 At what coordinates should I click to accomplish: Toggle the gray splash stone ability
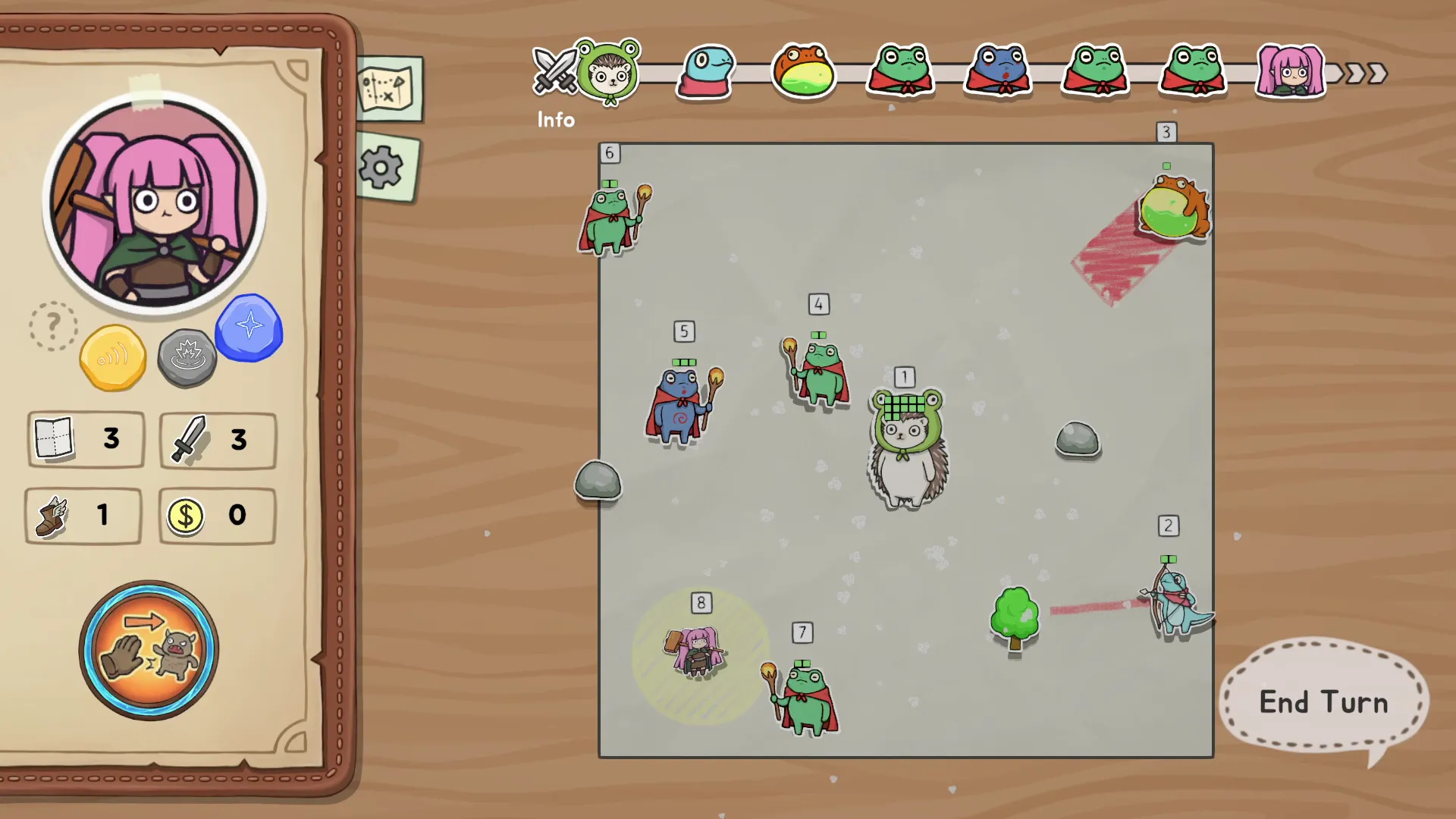pyautogui.click(x=187, y=356)
